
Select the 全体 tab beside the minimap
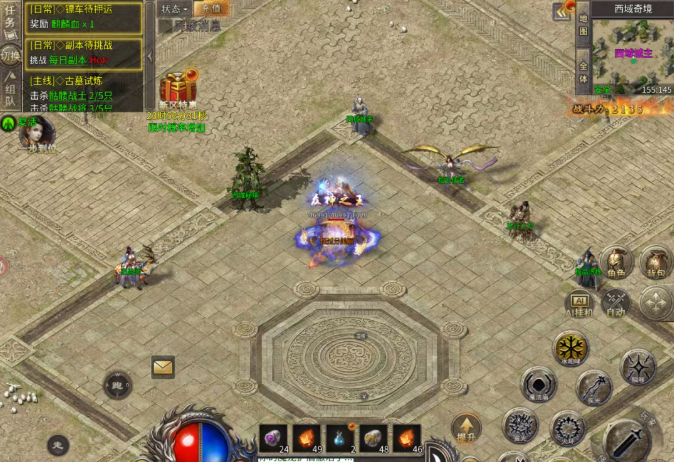click(583, 72)
